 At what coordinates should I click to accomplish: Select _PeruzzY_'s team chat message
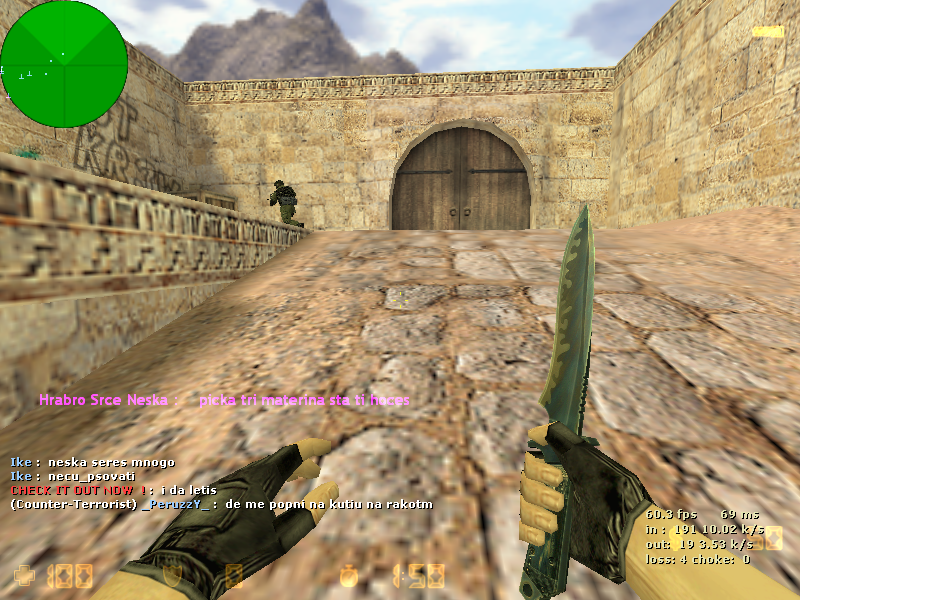point(221,504)
